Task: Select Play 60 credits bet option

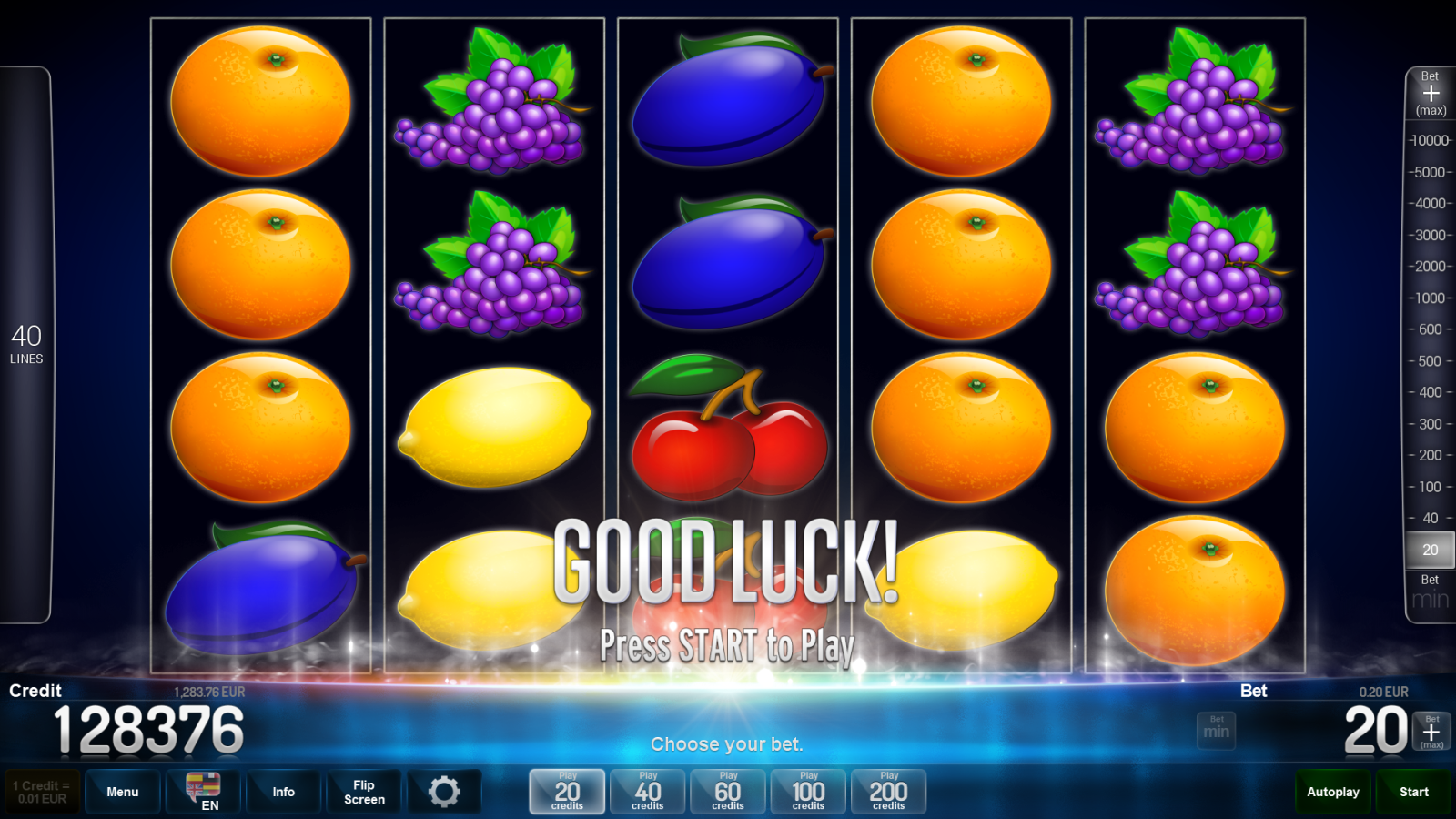Action: click(x=727, y=791)
